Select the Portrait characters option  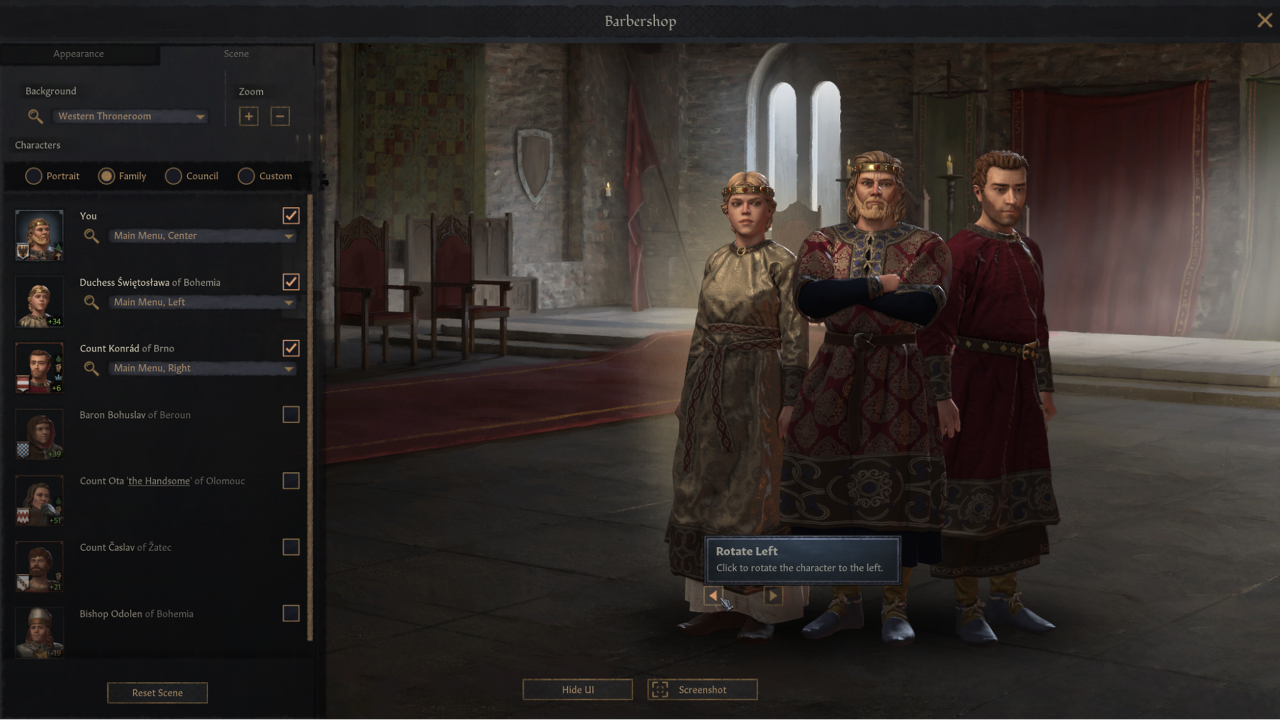pyautogui.click(x=34, y=176)
